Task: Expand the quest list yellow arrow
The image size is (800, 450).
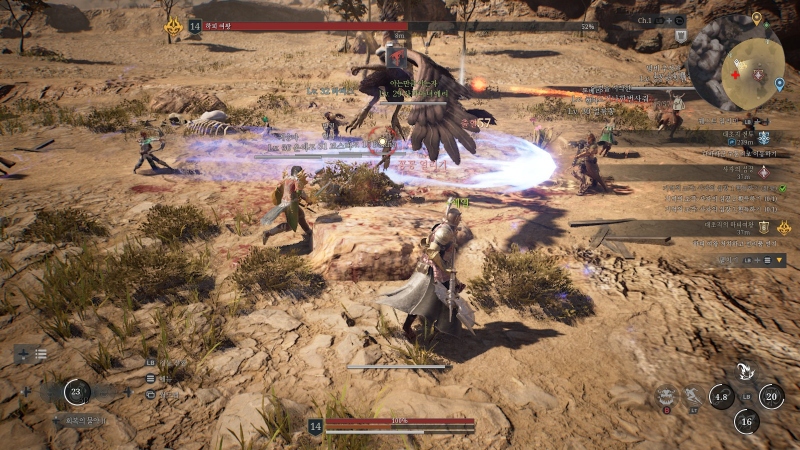Action: click(x=779, y=260)
